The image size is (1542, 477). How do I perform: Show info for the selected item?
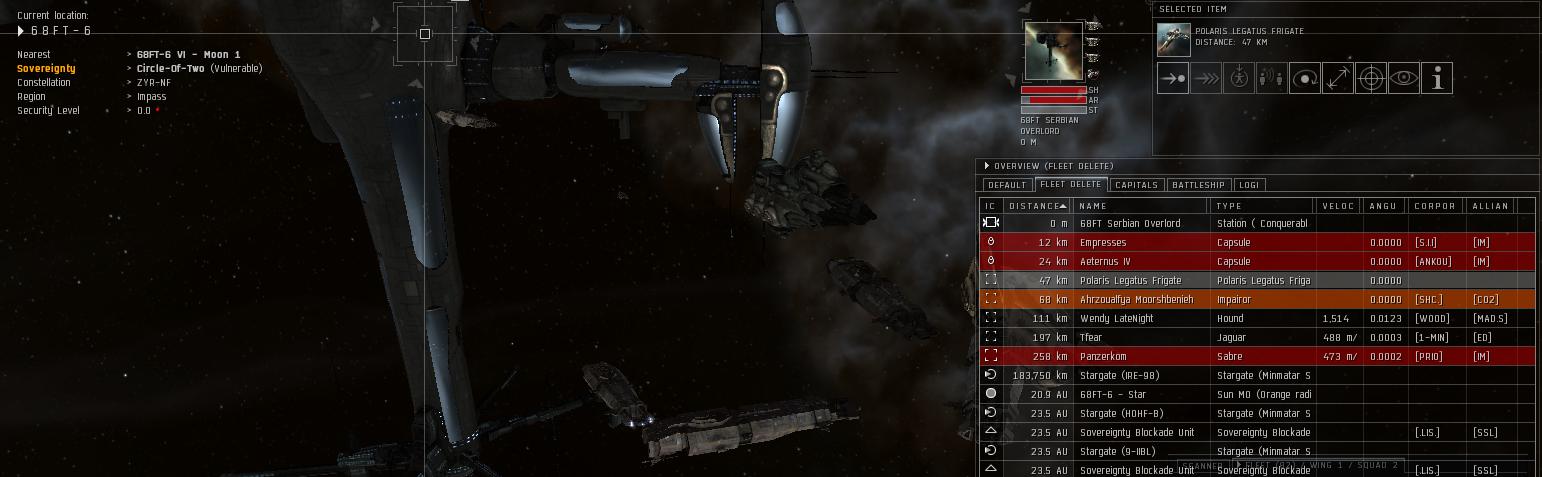coord(1437,78)
